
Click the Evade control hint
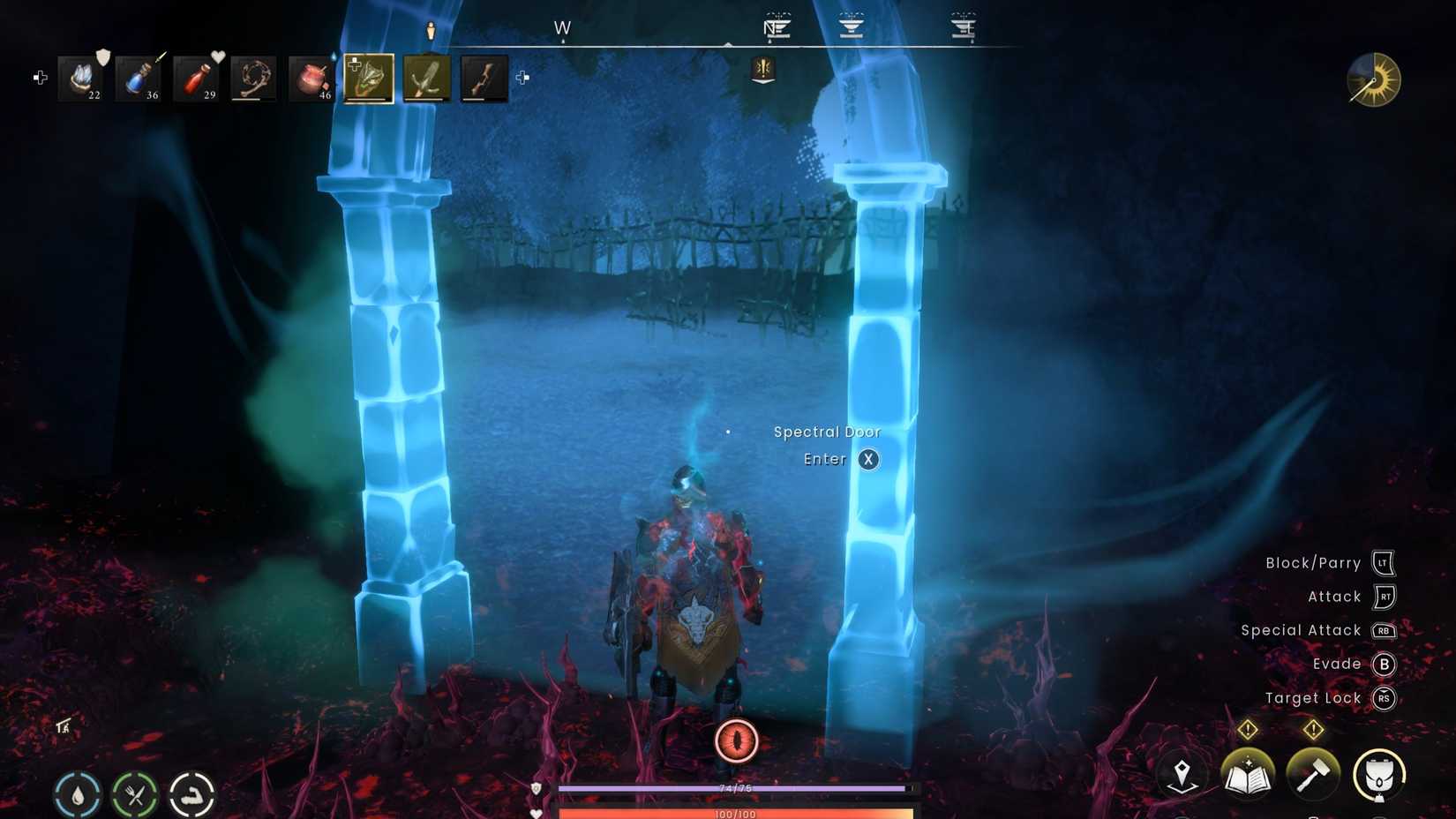tap(1340, 664)
